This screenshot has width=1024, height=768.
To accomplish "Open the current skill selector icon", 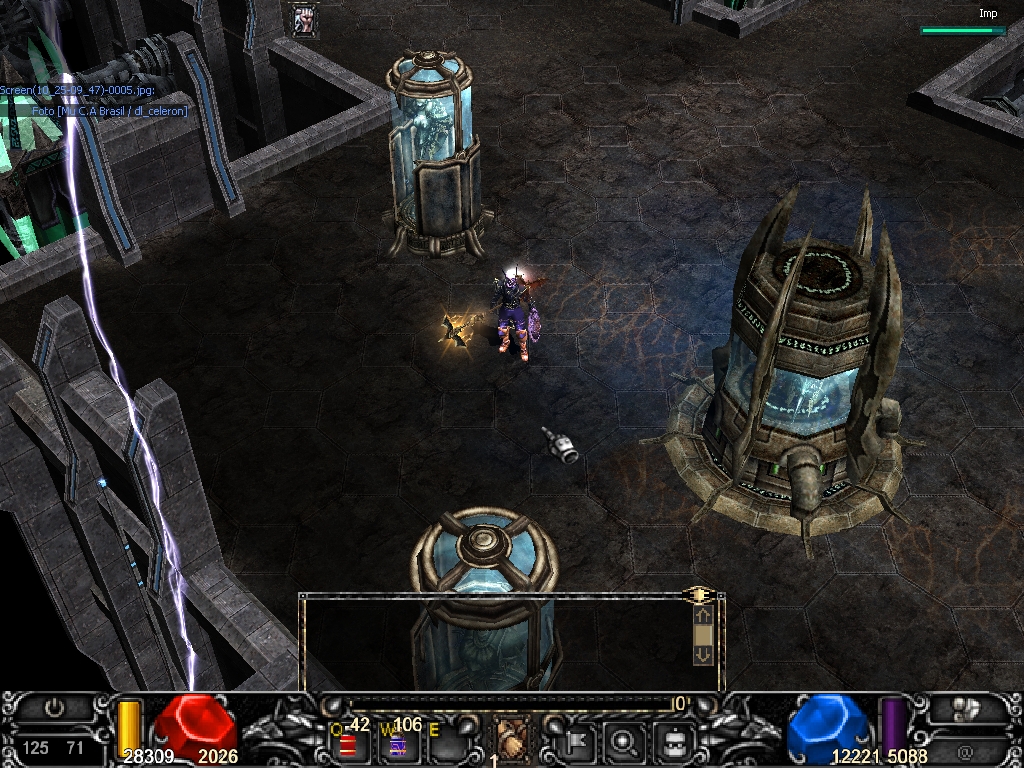I will tap(513, 741).
